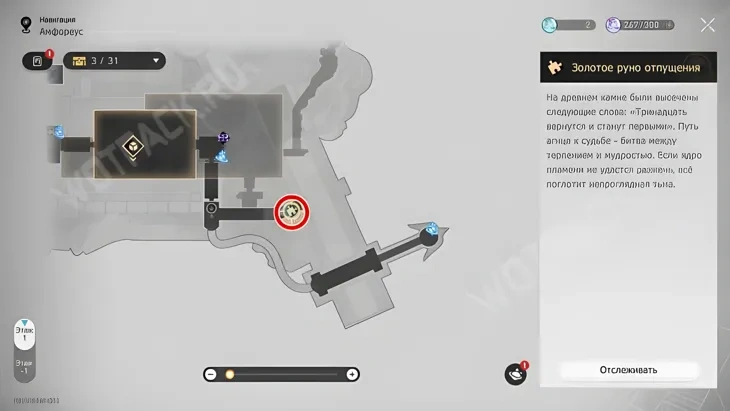This screenshot has width=730, height=411.
Task: Open the planet icon with red notification
Action: point(515,374)
